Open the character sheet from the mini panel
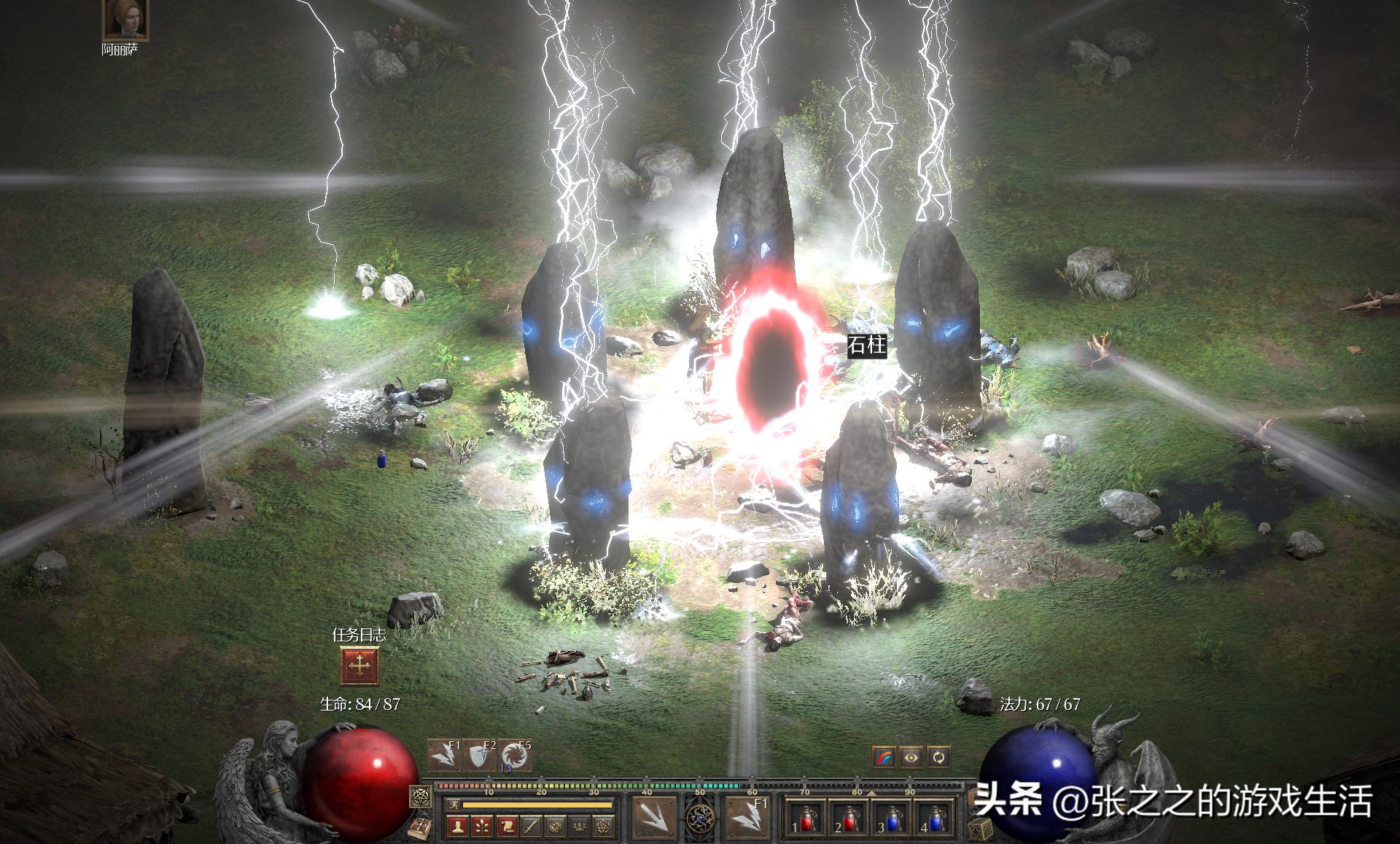This screenshot has width=1400, height=844. pyautogui.click(x=458, y=827)
